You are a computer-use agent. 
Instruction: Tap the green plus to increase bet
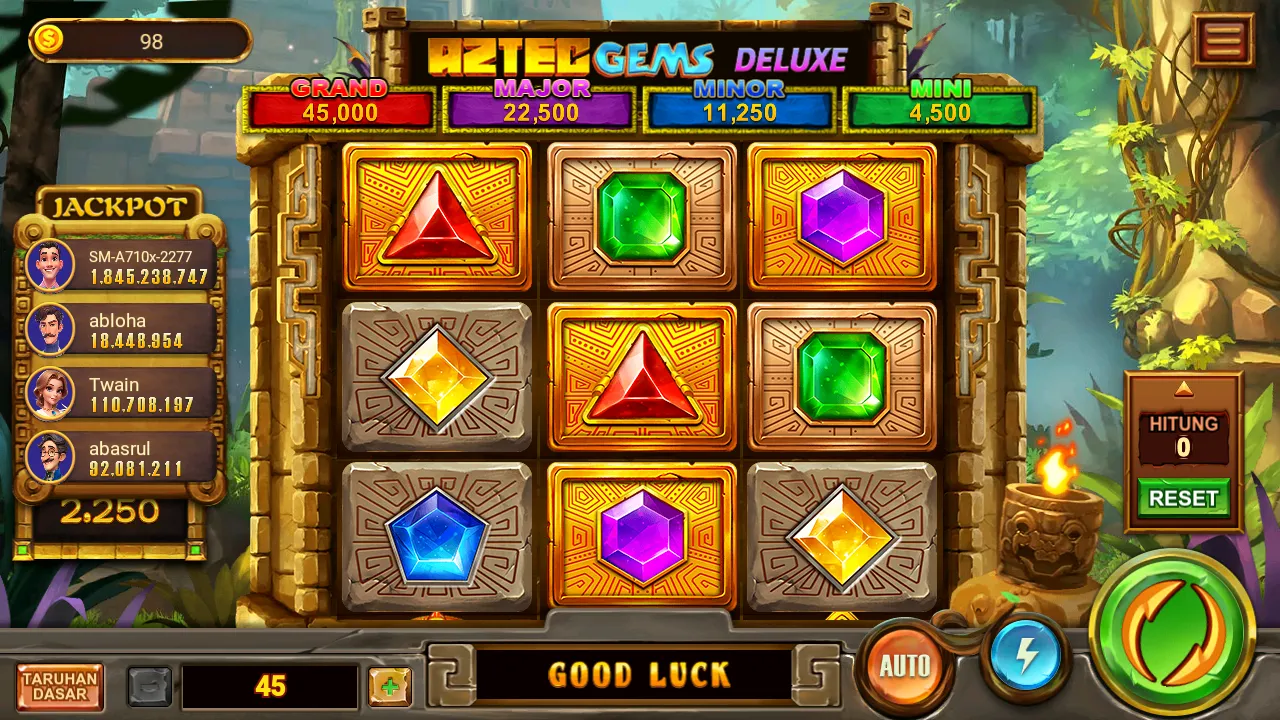[x=390, y=687]
